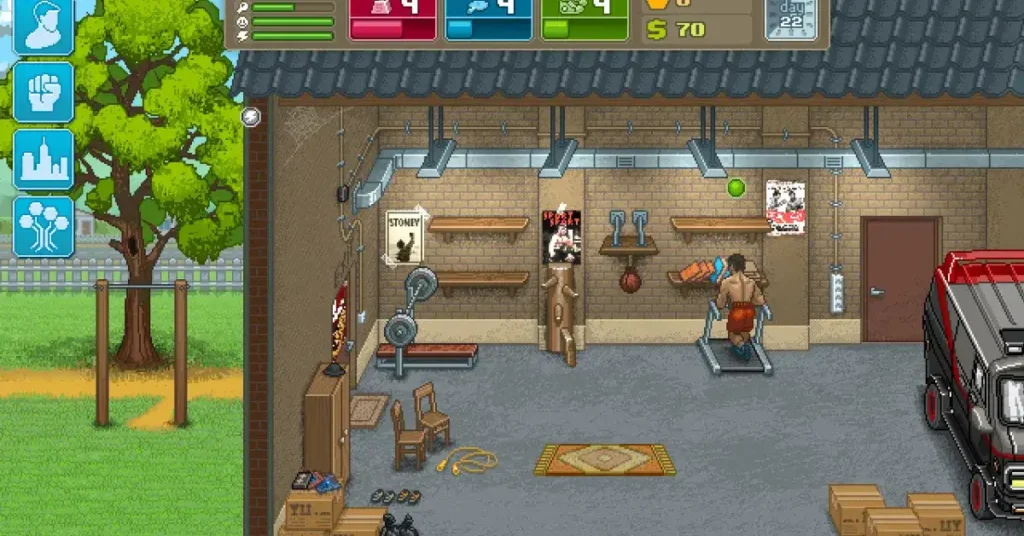Open the character profile panel

pos(43,26)
